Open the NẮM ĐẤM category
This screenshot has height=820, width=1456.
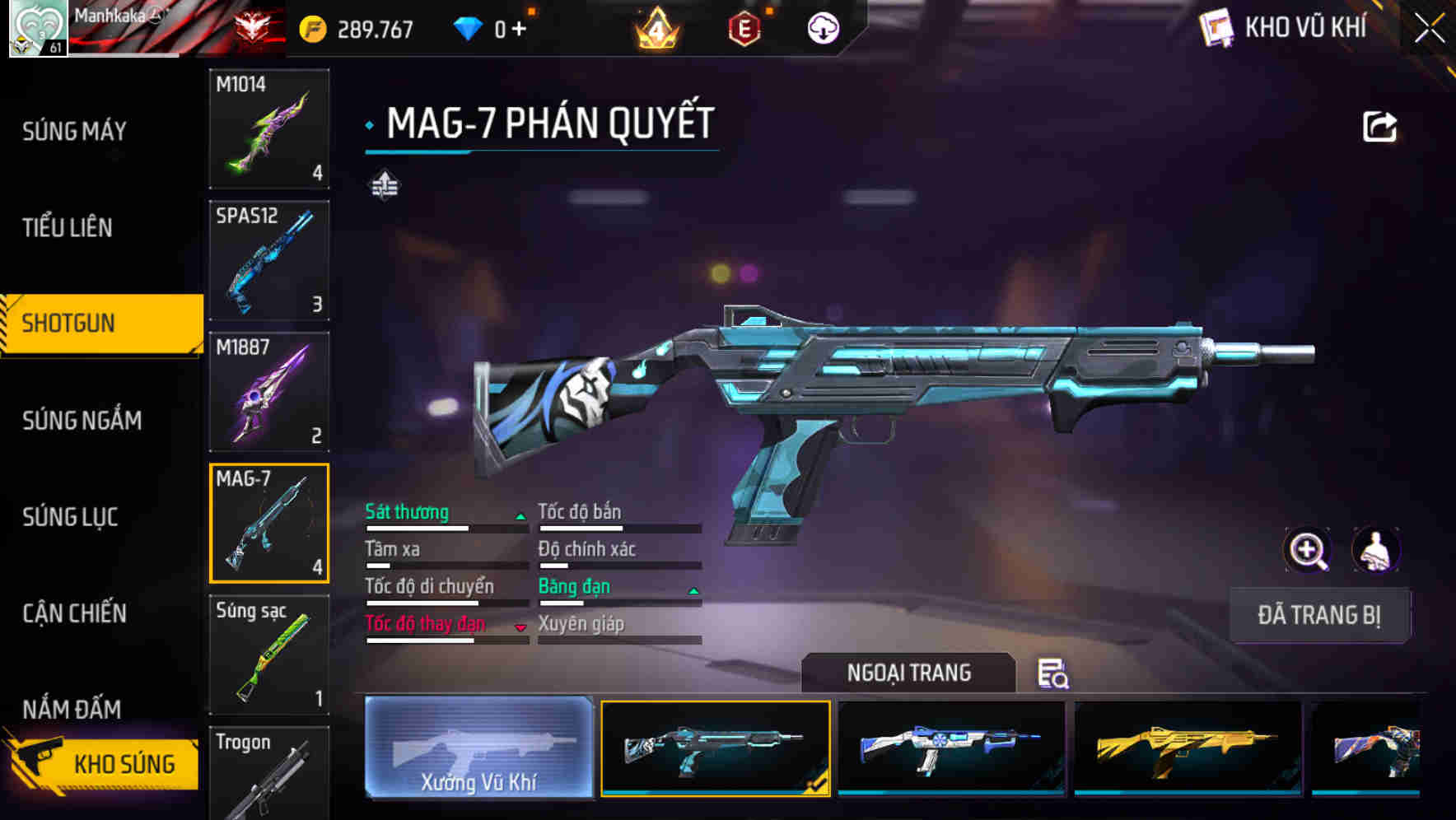tap(72, 708)
